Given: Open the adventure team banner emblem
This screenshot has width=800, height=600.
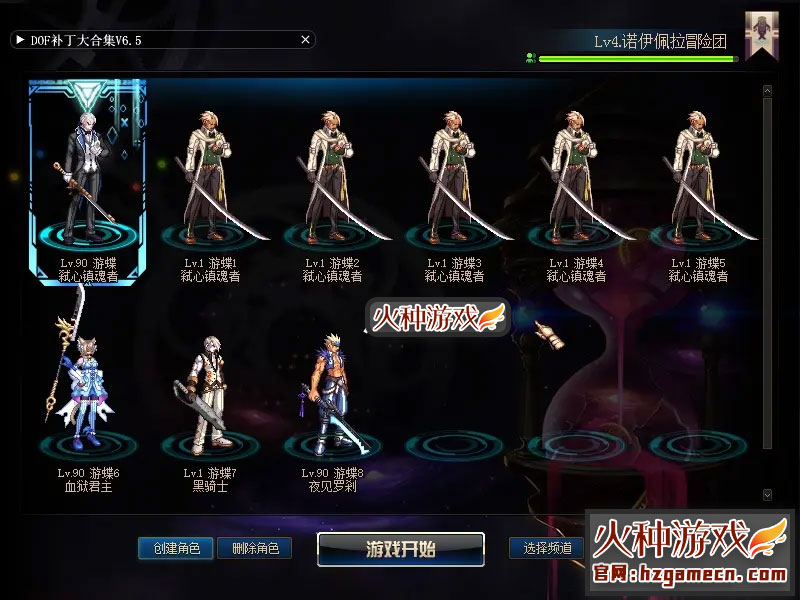Looking at the screenshot, I should (762, 36).
